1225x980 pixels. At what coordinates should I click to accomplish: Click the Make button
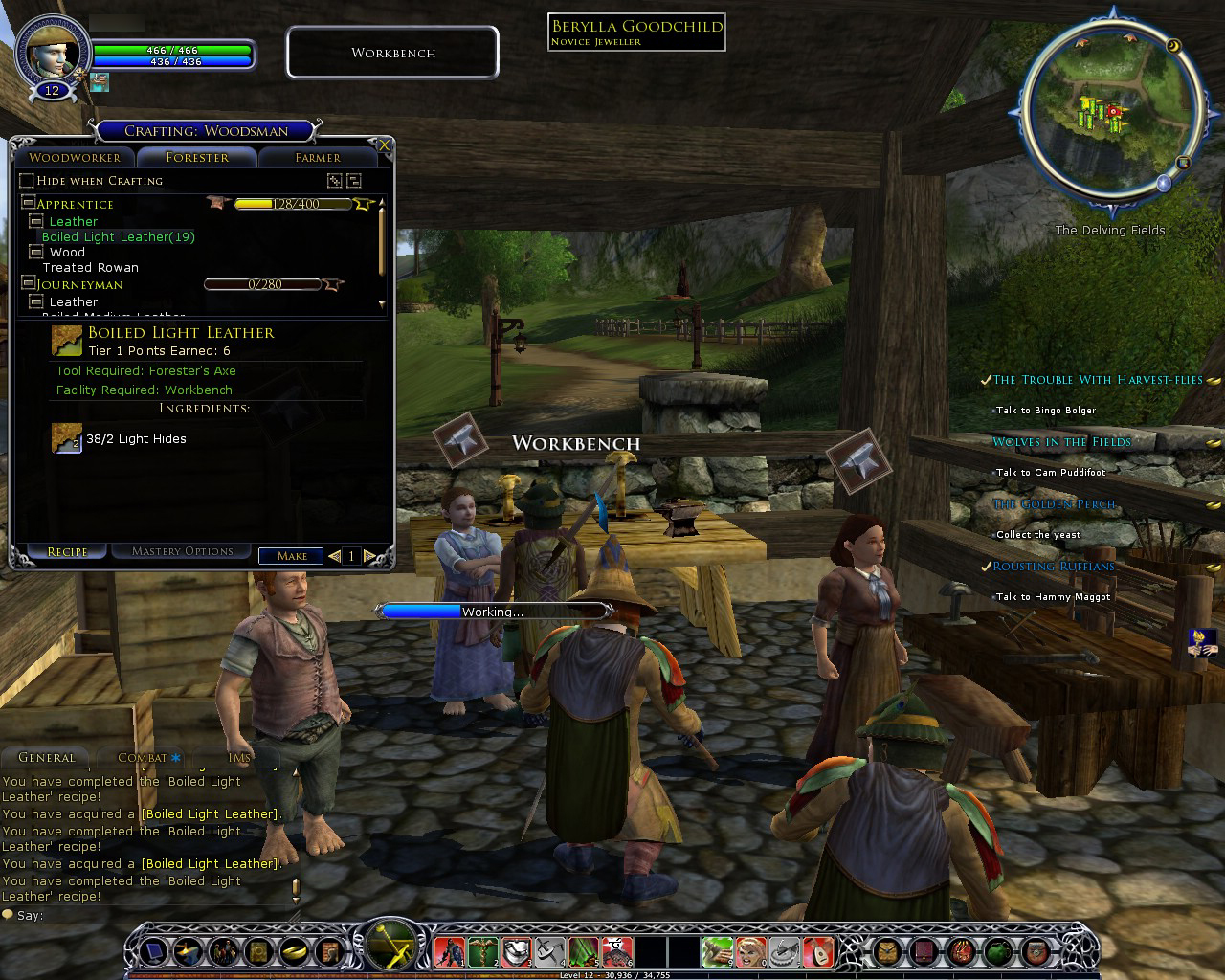tap(292, 555)
